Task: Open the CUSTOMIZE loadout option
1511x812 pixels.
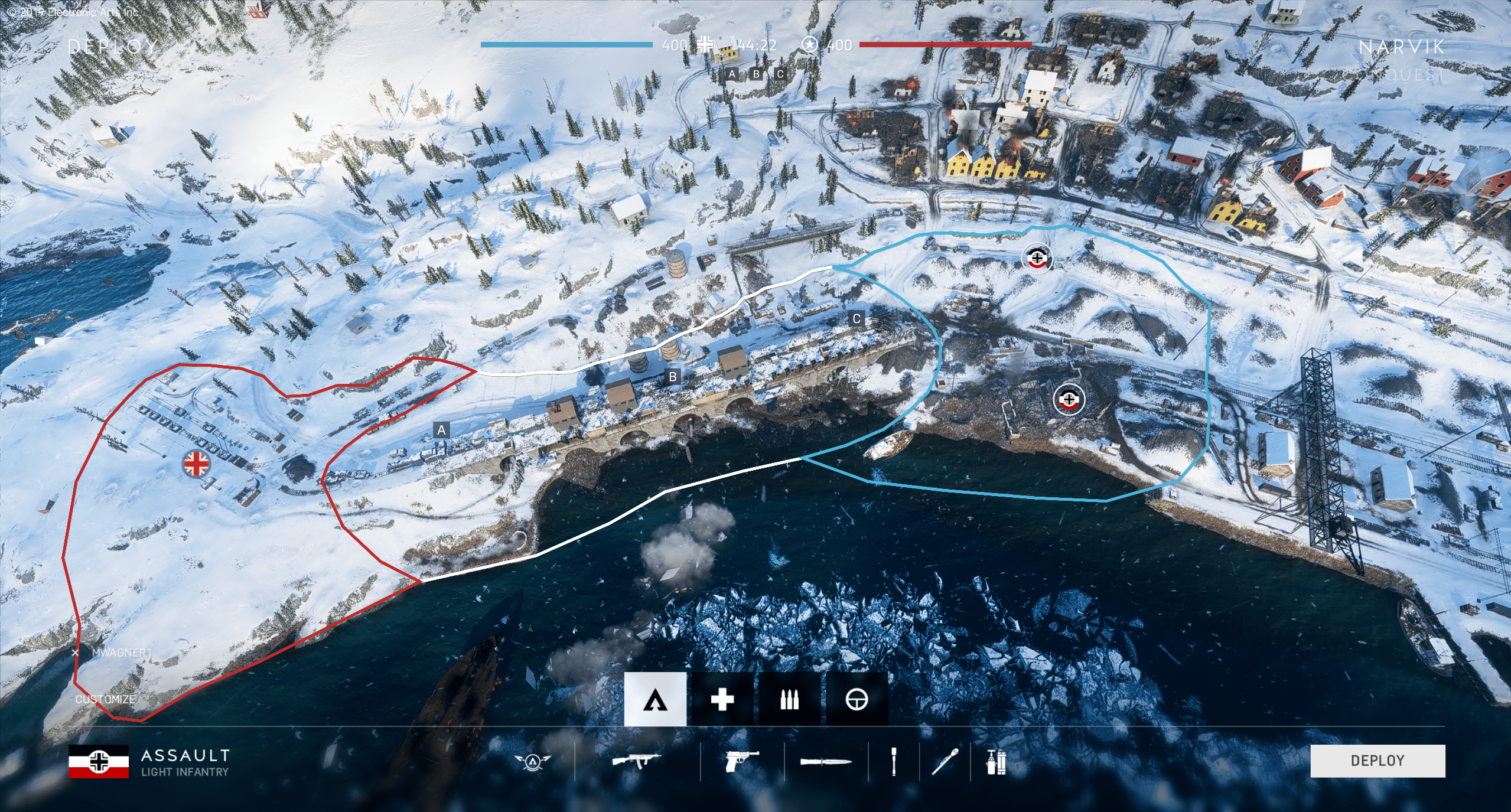Action: click(106, 699)
